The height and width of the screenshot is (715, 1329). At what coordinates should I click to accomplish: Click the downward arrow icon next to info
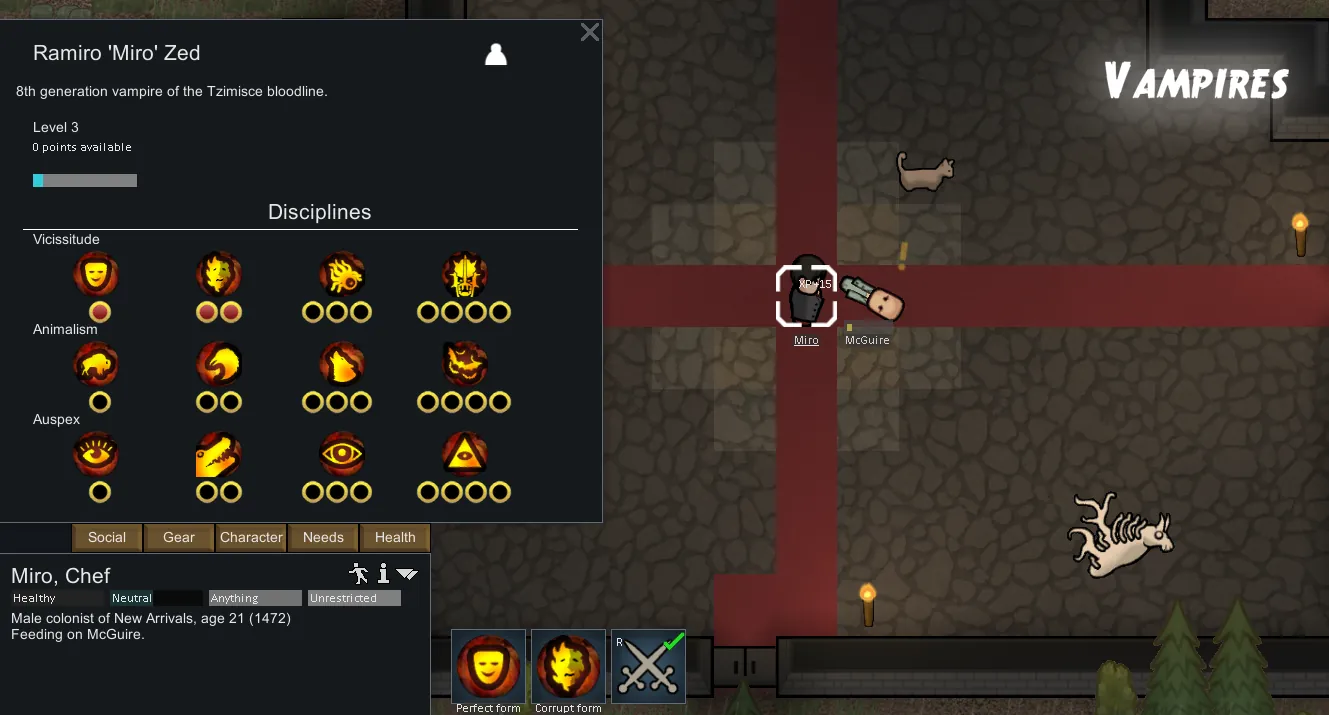tap(407, 574)
